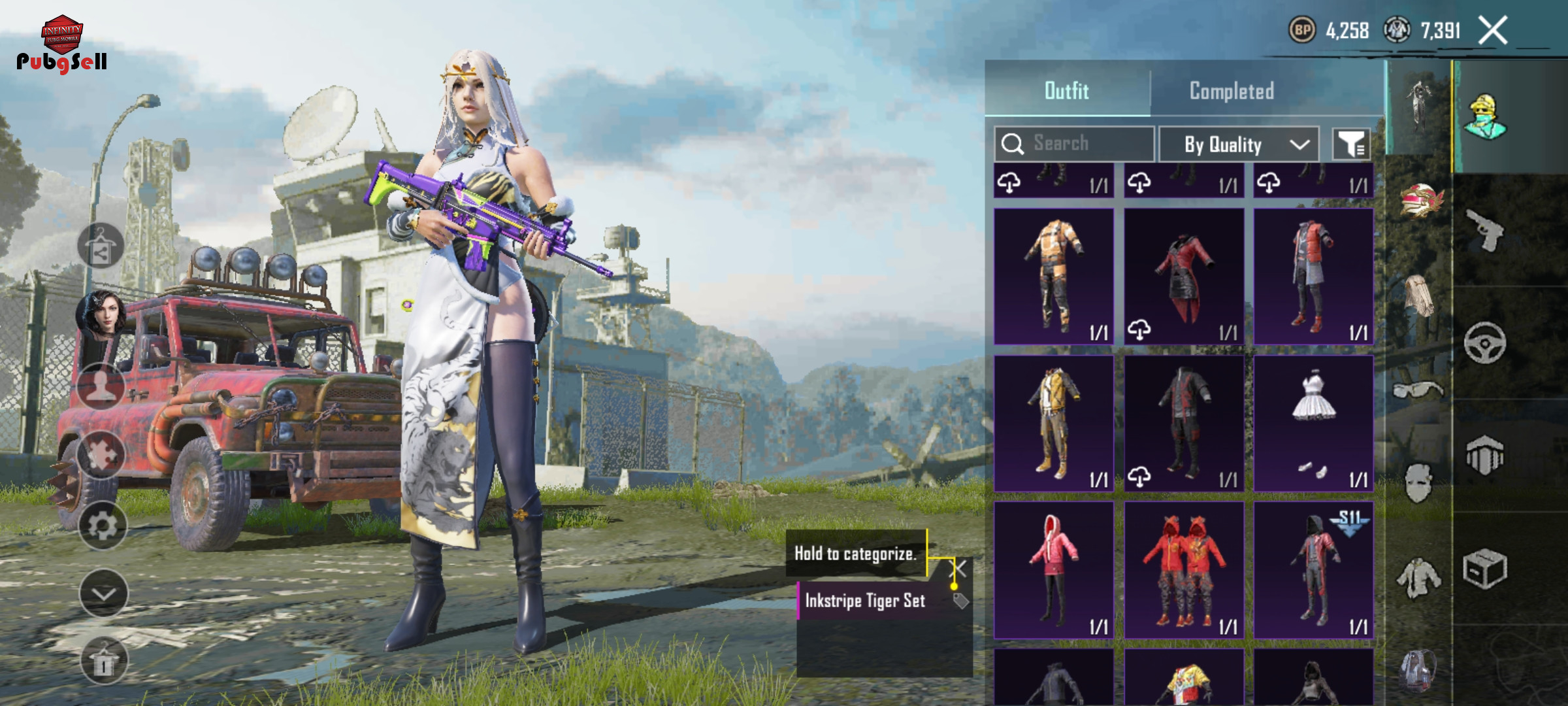
Task: Choose the S11 season outfit
Action: point(1313,569)
